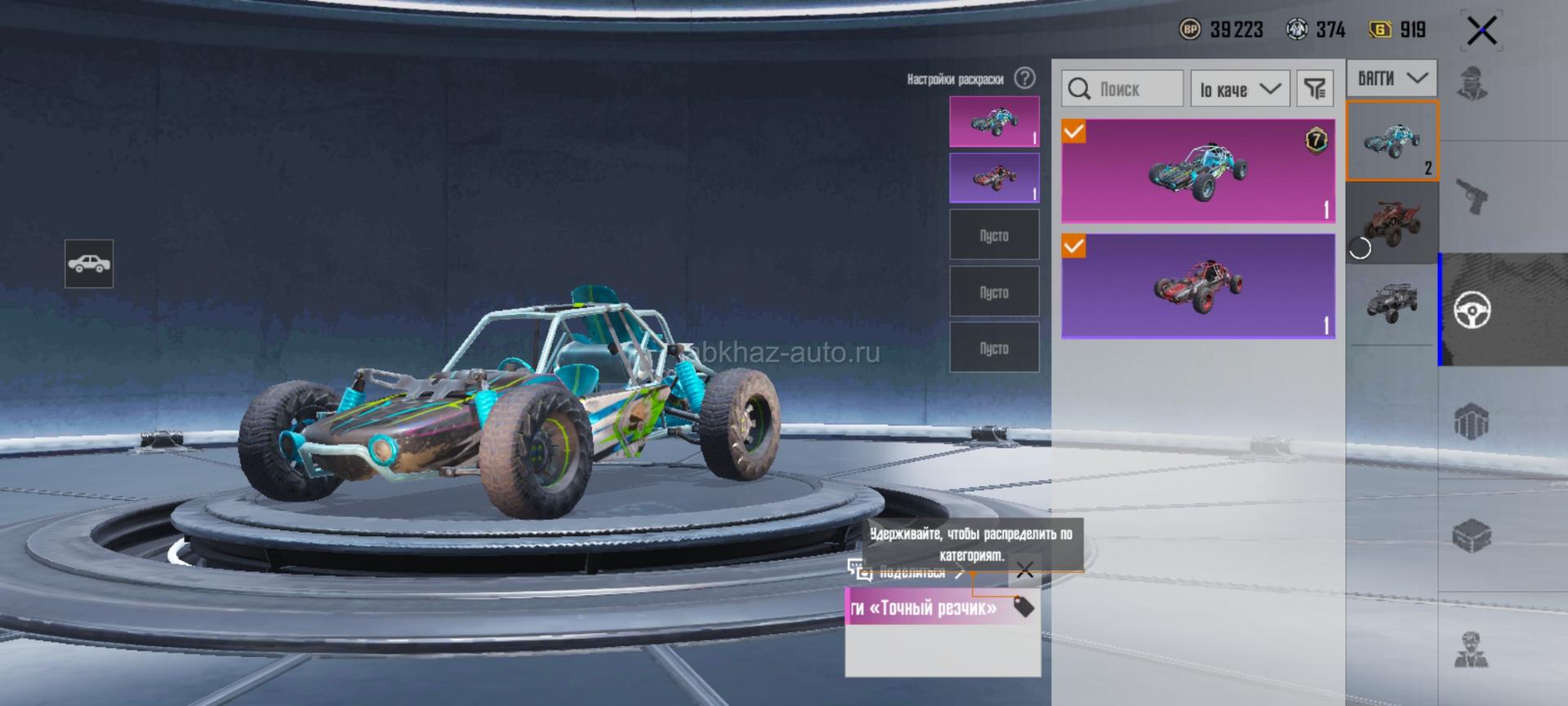The height and width of the screenshot is (706, 1568).
Task: Open the filter options button
Action: click(1315, 89)
